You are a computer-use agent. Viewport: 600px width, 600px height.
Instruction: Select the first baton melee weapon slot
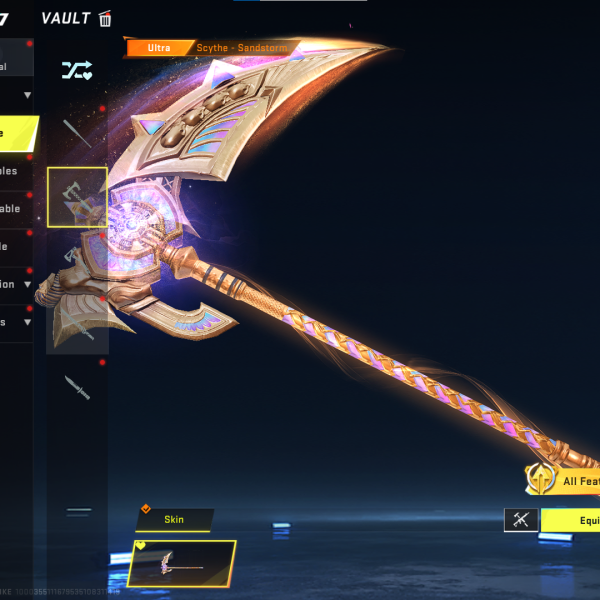tap(77, 133)
